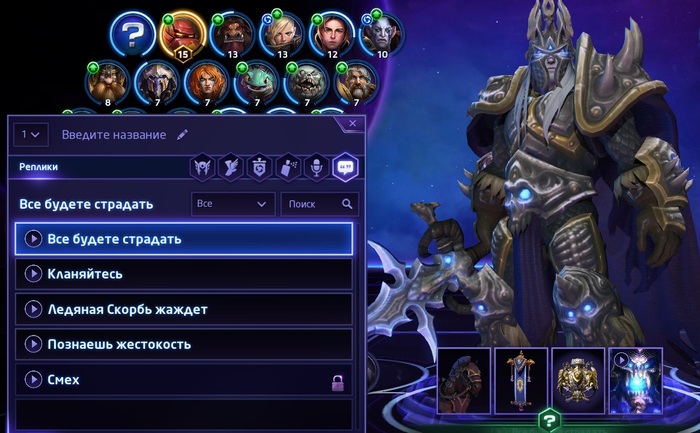
Task: Choose the level 15 red masked hero
Action: 182,35
